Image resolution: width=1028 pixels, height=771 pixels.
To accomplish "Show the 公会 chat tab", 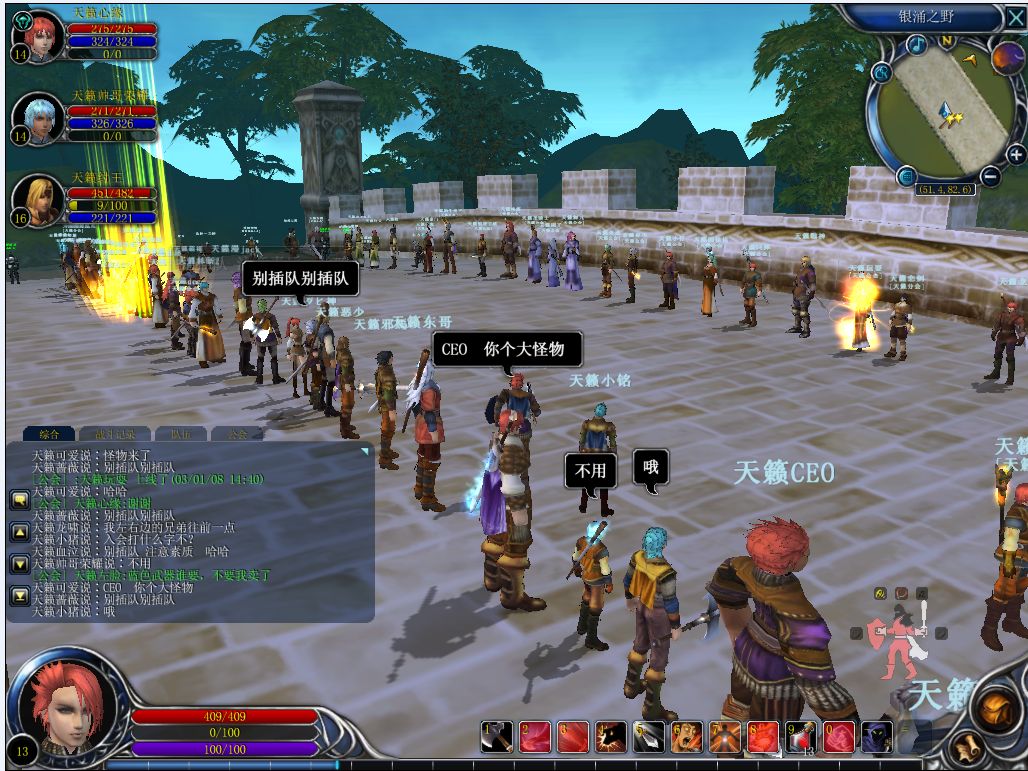I will click(237, 434).
